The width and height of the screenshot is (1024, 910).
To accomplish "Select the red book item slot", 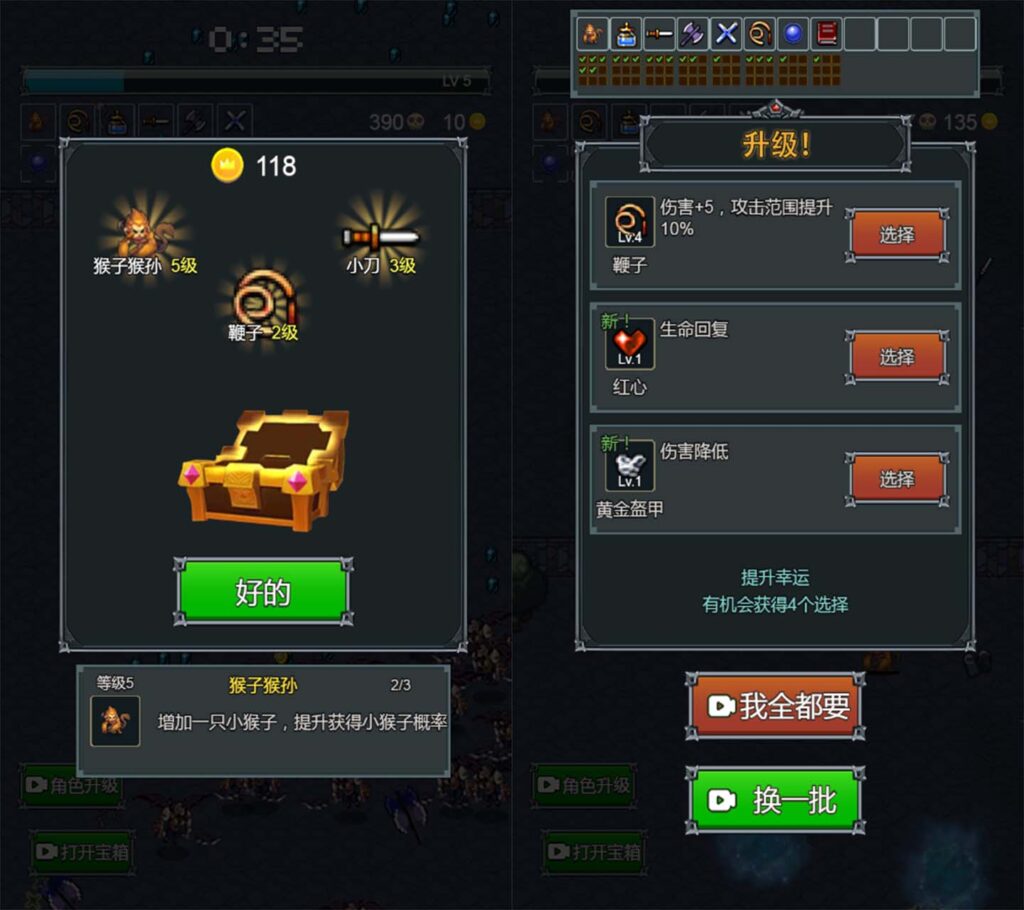I will tap(827, 34).
